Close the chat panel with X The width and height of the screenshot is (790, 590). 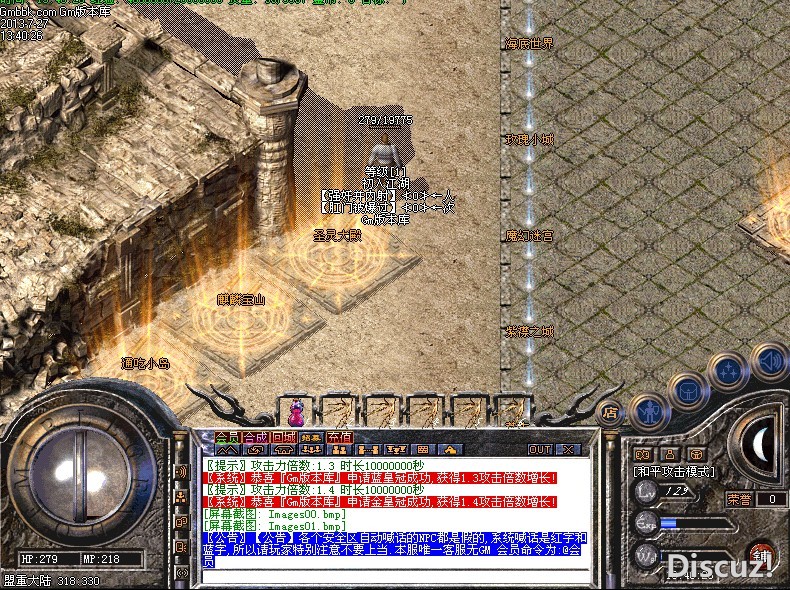tap(567, 450)
